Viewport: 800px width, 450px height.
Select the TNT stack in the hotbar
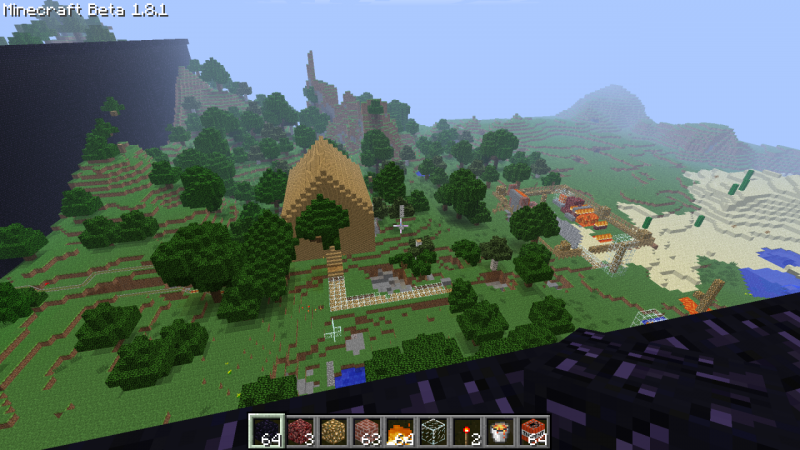[536, 431]
